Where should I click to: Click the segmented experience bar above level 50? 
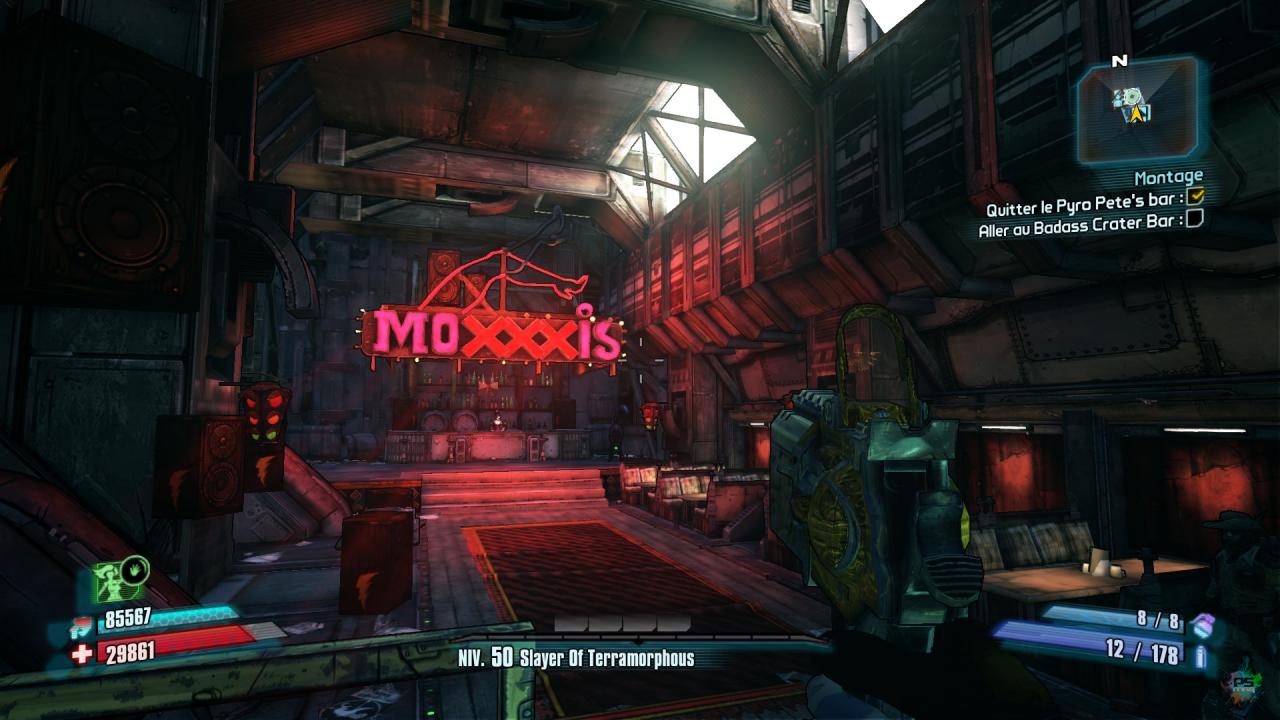tap(622, 624)
